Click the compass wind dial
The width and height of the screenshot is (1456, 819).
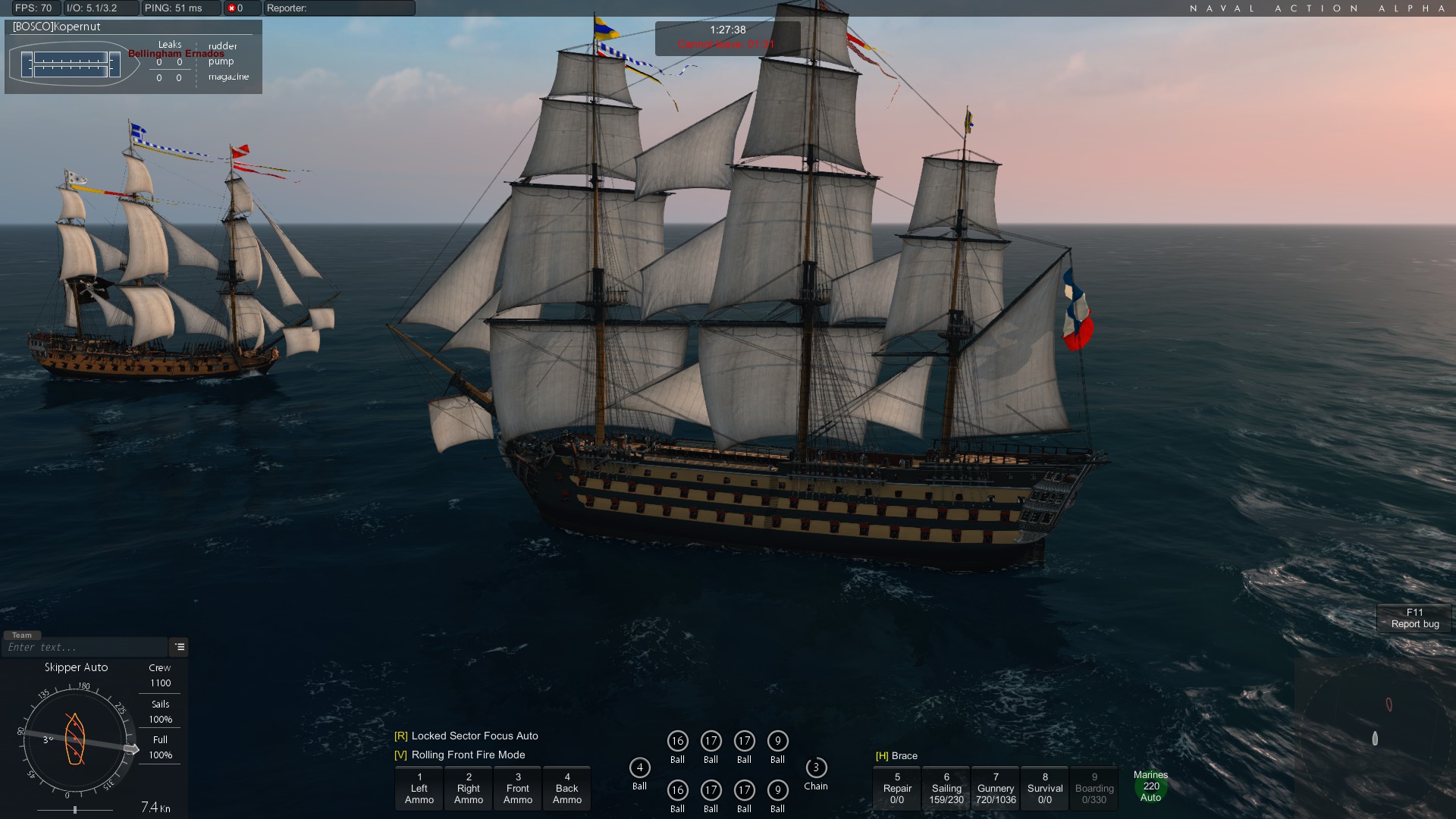pos(75,739)
